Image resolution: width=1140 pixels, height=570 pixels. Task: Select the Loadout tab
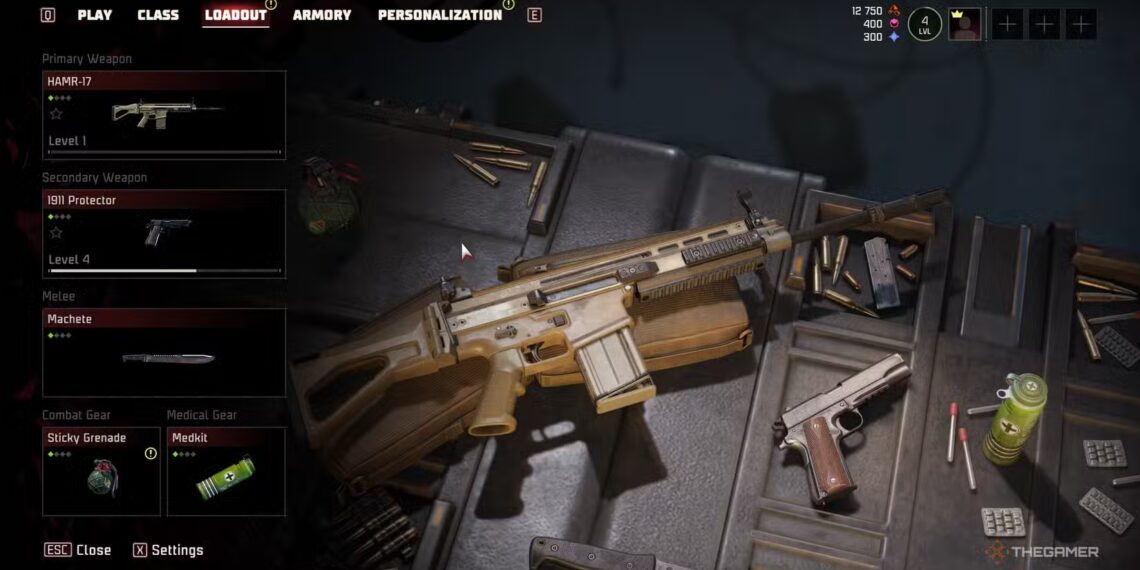pos(235,15)
